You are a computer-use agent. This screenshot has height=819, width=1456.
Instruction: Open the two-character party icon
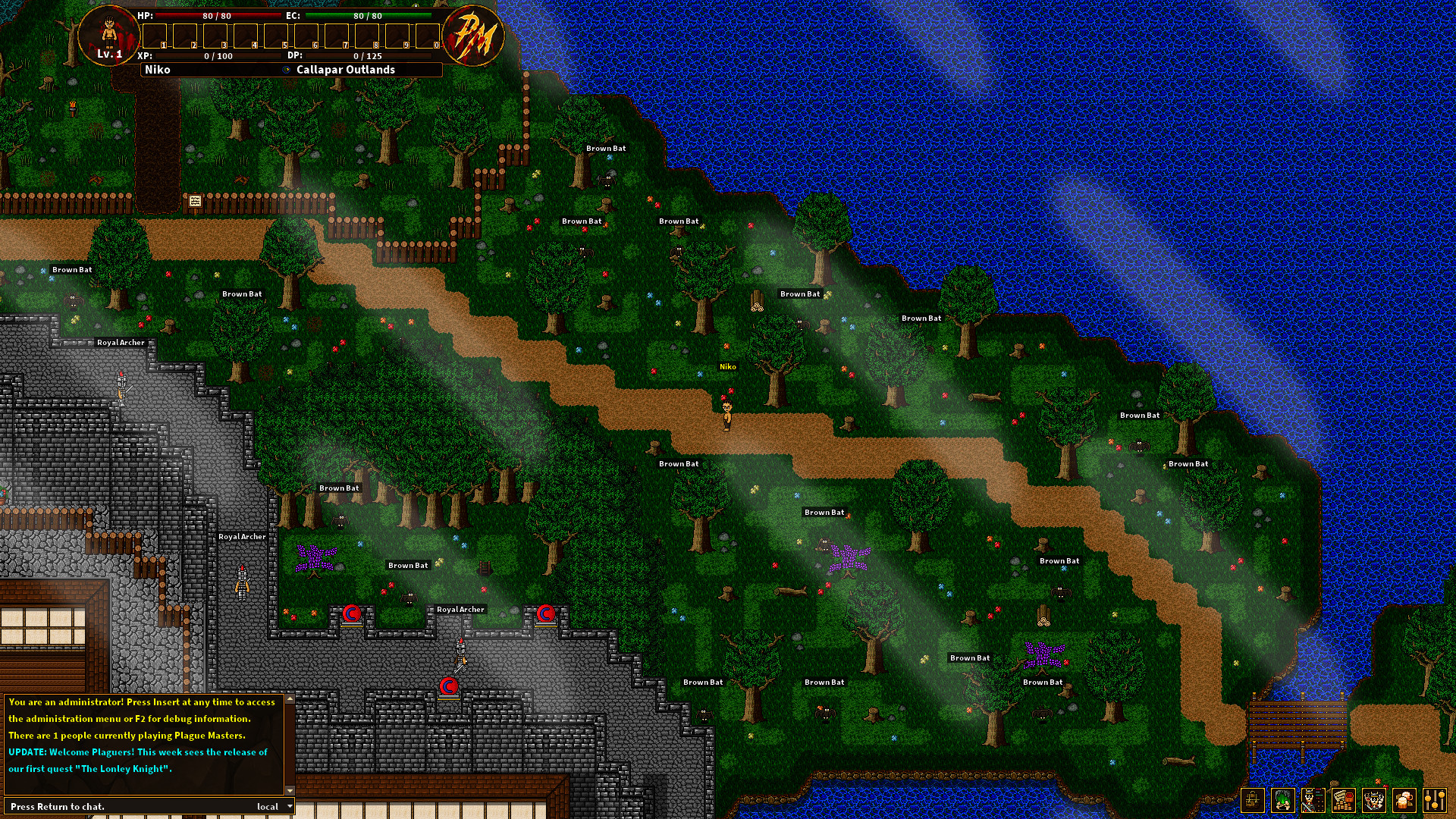pyautogui.click(x=1374, y=800)
